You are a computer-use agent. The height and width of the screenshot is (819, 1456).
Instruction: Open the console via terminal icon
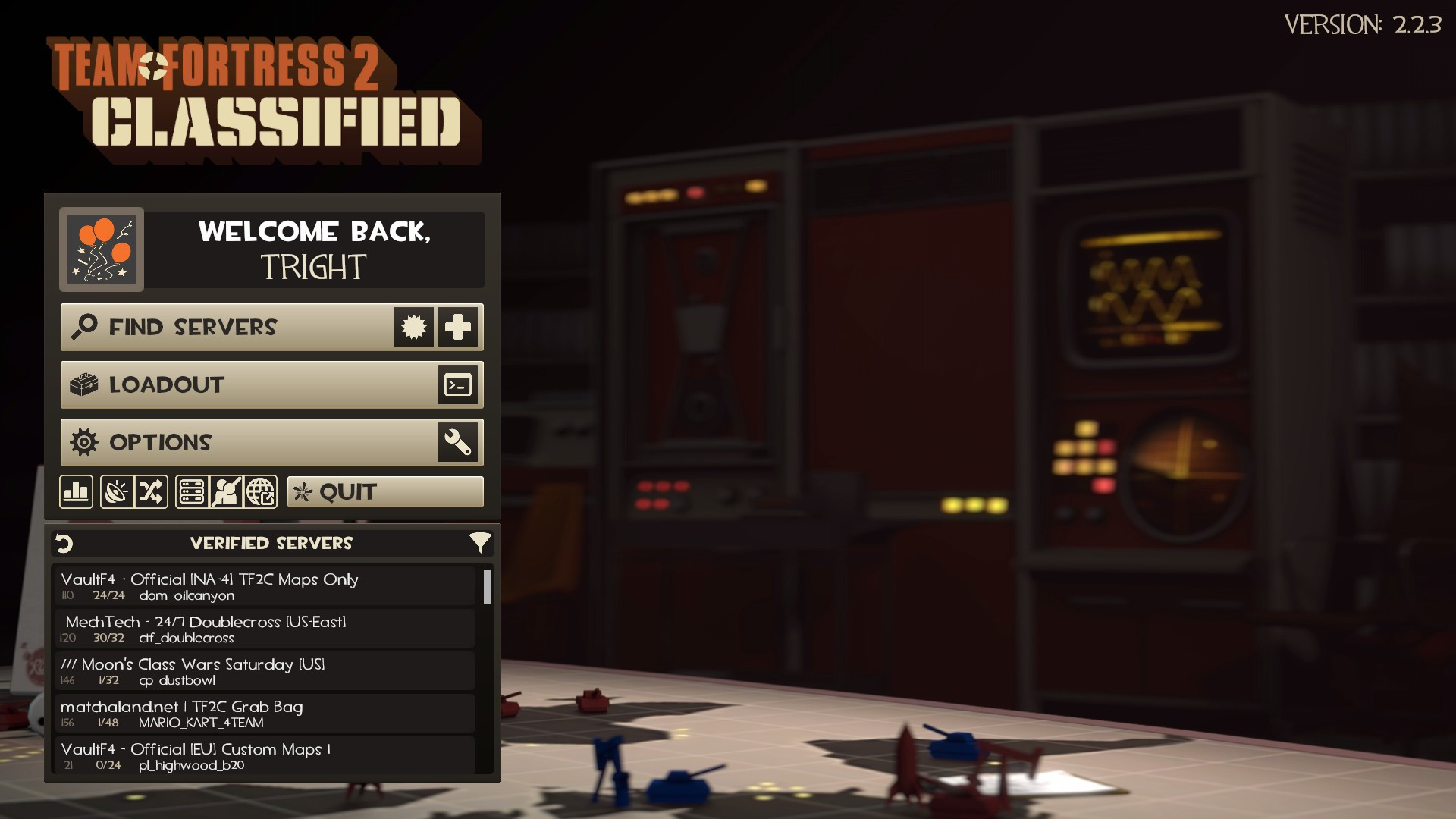[x=458, y=384]
